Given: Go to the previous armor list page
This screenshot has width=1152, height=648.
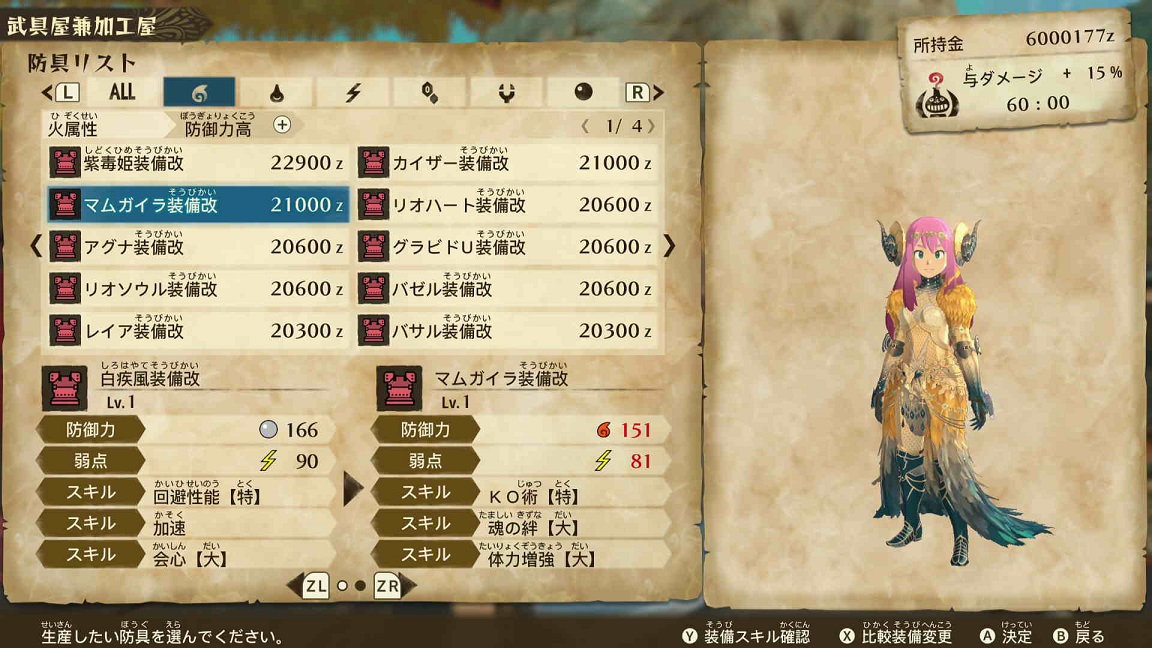Looking at the screenshot, I should (x=37, y=246).
